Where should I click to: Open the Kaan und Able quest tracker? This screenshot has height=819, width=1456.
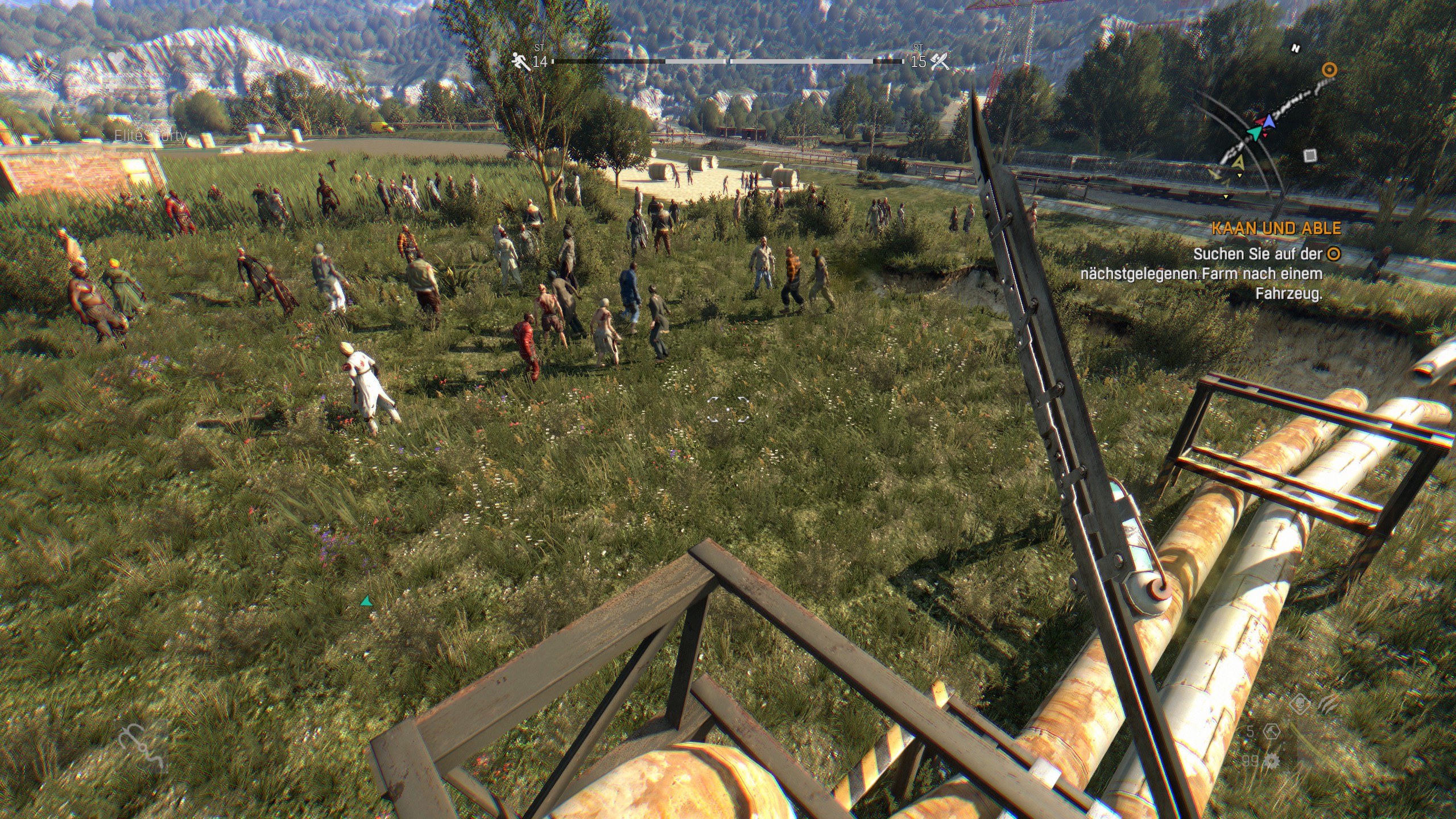click(x=1276, y=229)
